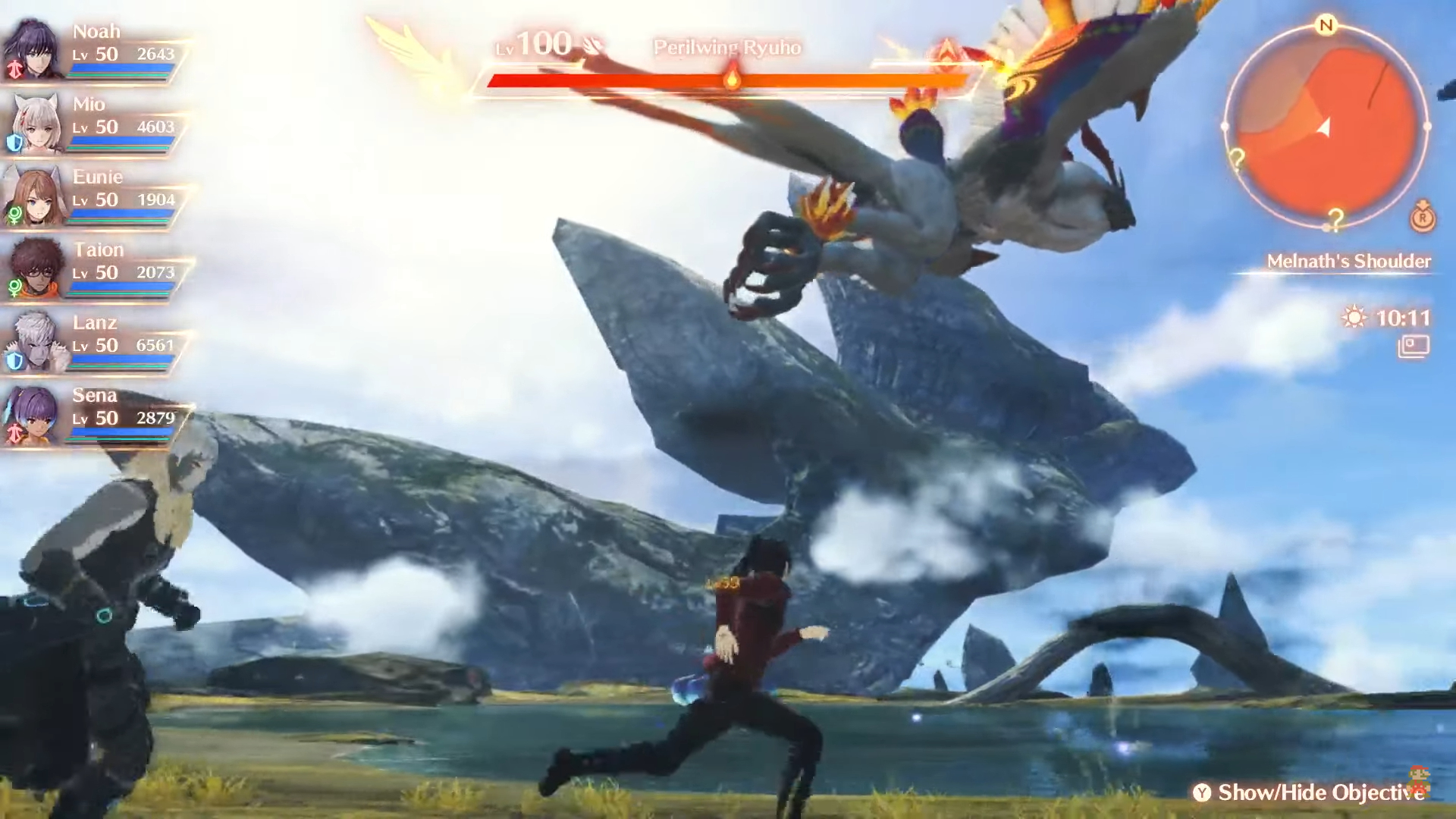Select Sena's party portrait
The image size is (1456, 819).
(x=34, y=414)
